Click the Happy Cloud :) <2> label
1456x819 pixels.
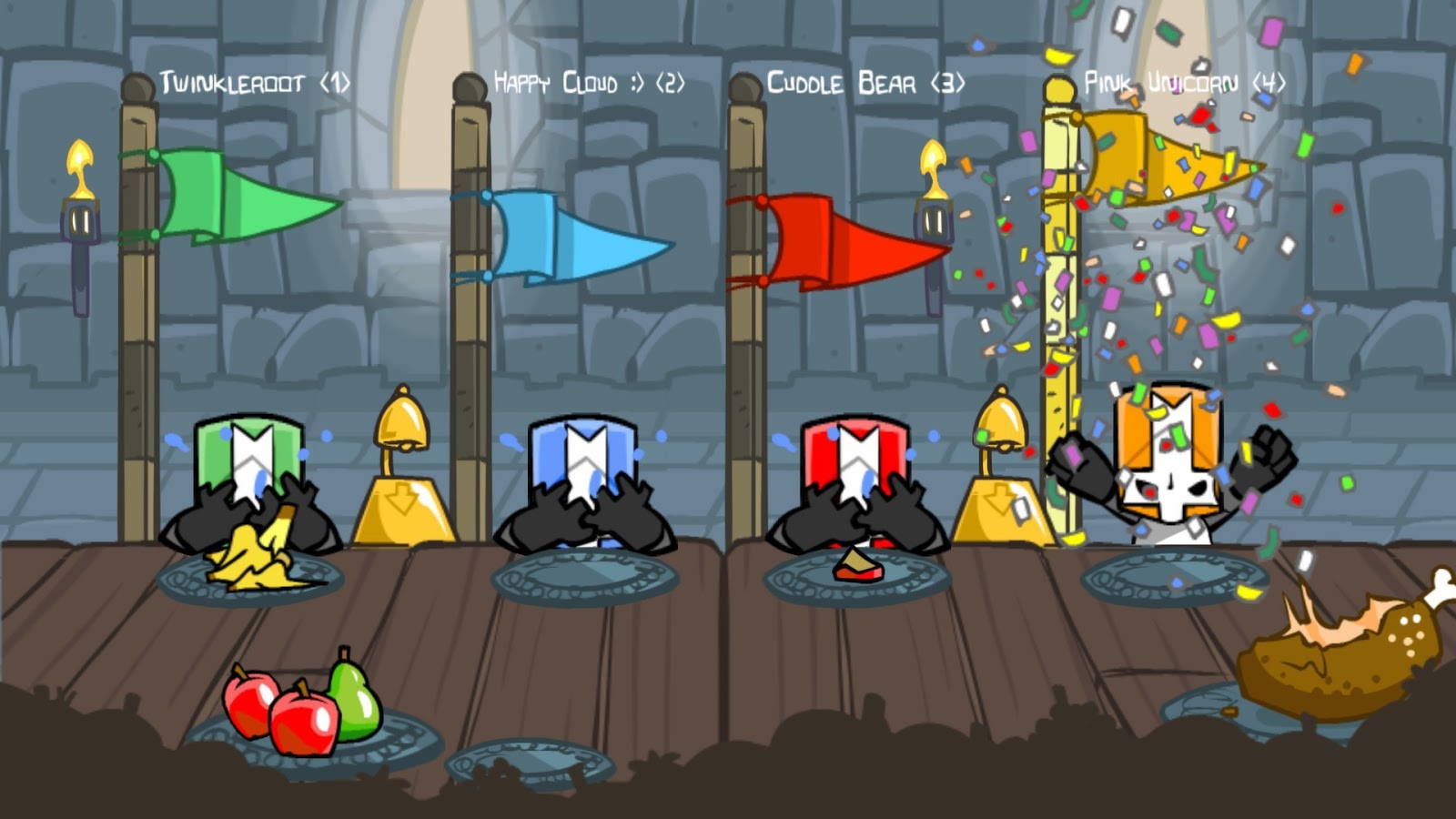coord(588,81)
